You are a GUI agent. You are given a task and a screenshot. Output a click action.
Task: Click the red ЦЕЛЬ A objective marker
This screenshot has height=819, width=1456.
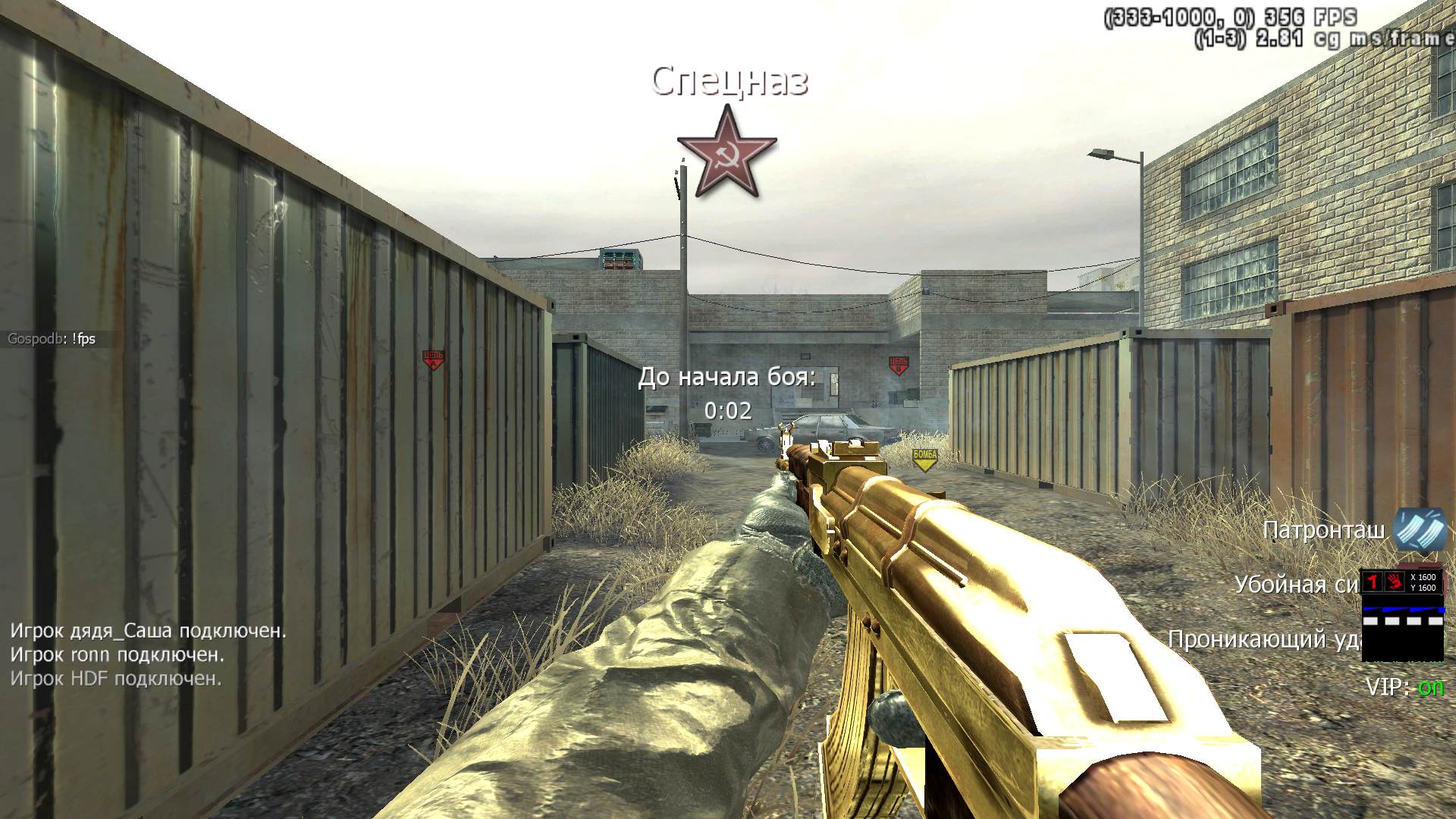point(433,359)
